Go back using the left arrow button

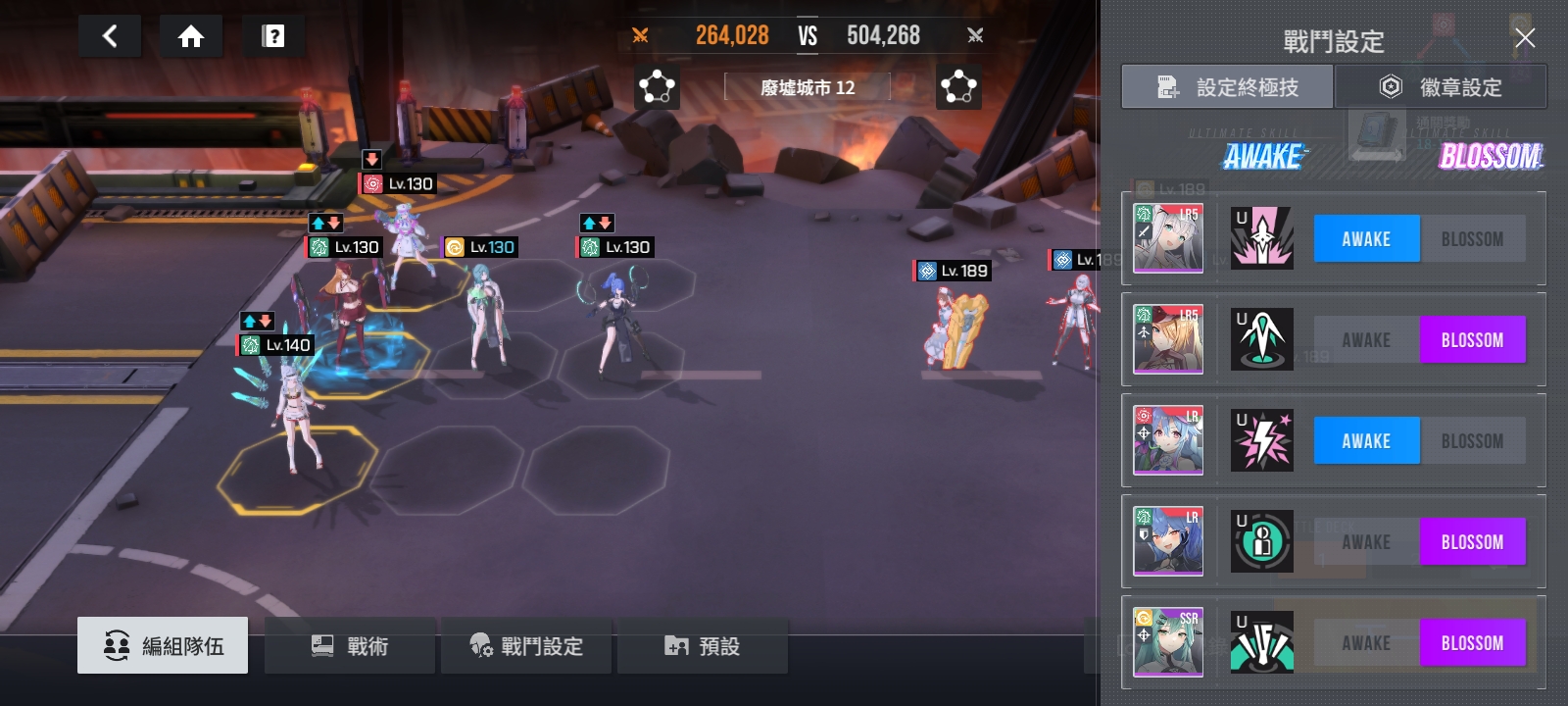[x=110, y=37]
